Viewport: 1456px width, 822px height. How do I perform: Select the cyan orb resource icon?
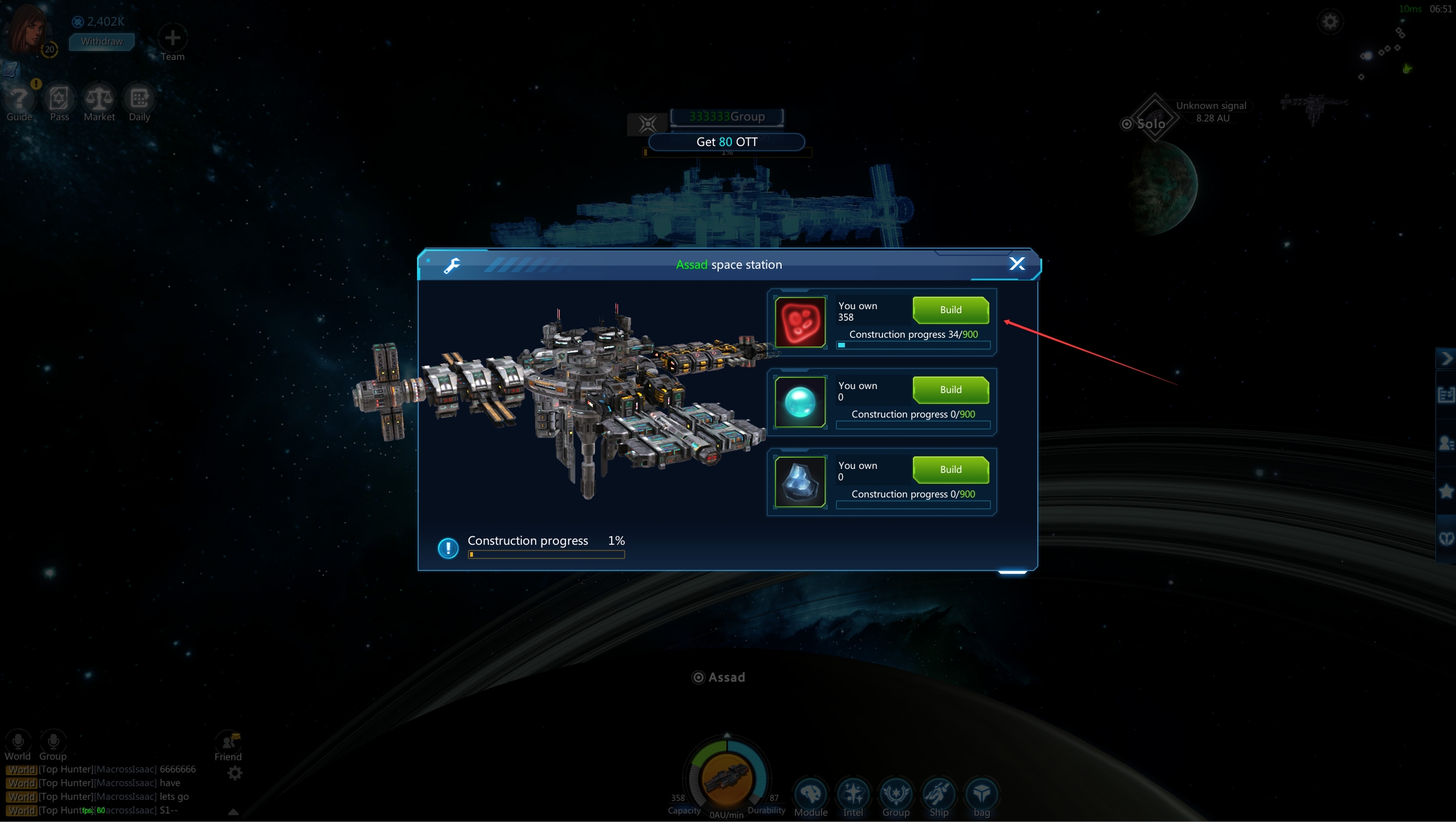(800, 402)
